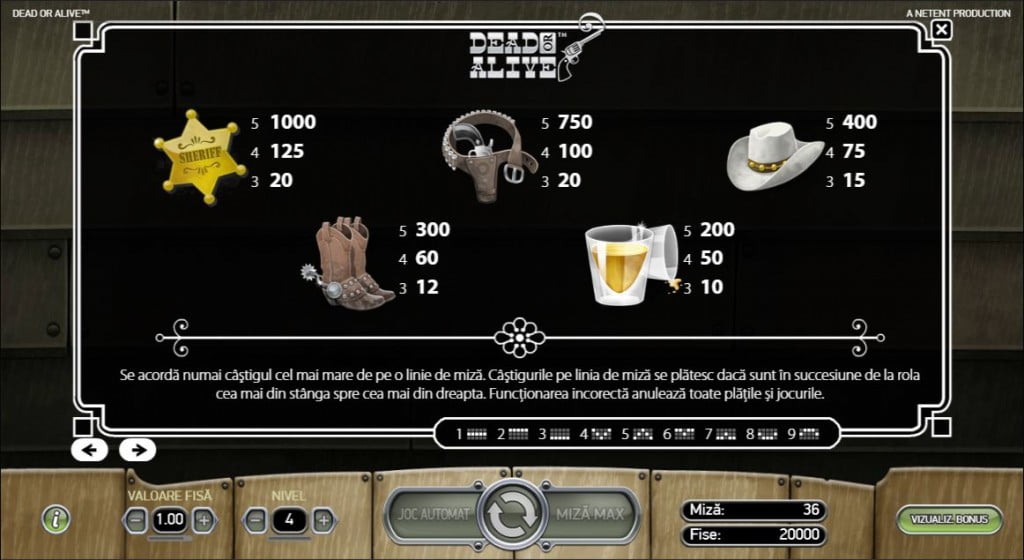This screenshot has height=560, width=1024.
Task: Show bet line pattern 9
Action: click(x=802, y=435)
